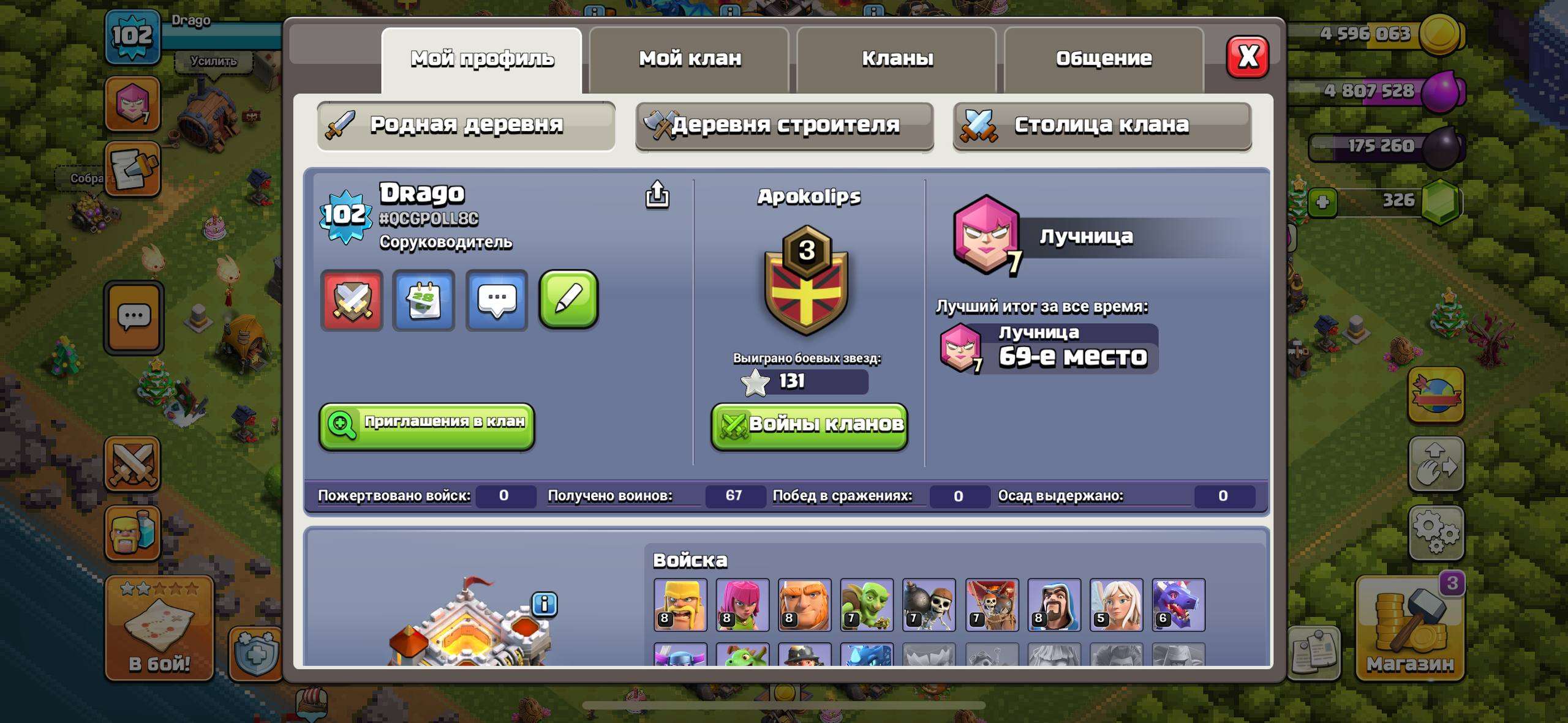Click the share profile icon
The width and height of the screenshot is (1568, 723).
[657, 195]
